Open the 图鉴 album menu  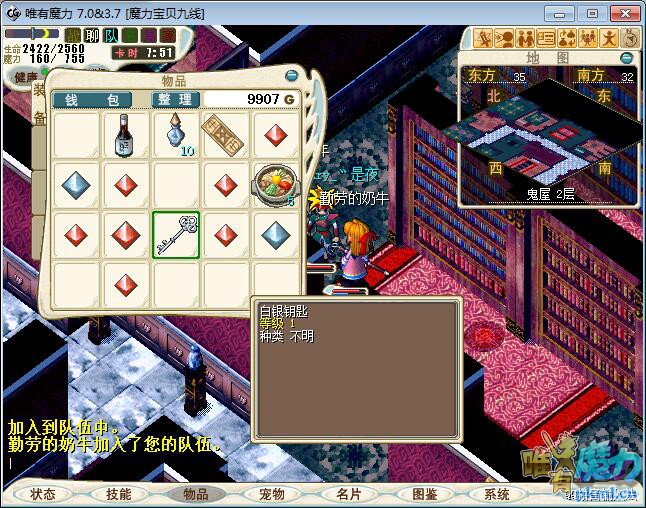(424, 494)
